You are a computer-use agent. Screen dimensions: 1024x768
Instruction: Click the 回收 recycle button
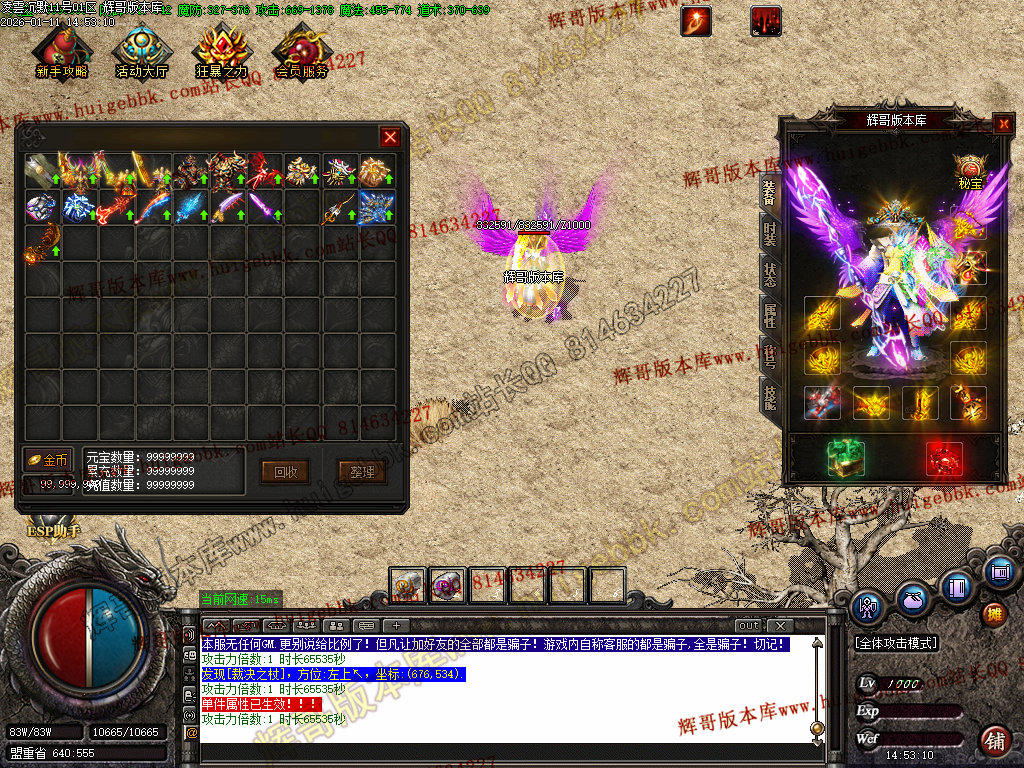pos(284,471)
